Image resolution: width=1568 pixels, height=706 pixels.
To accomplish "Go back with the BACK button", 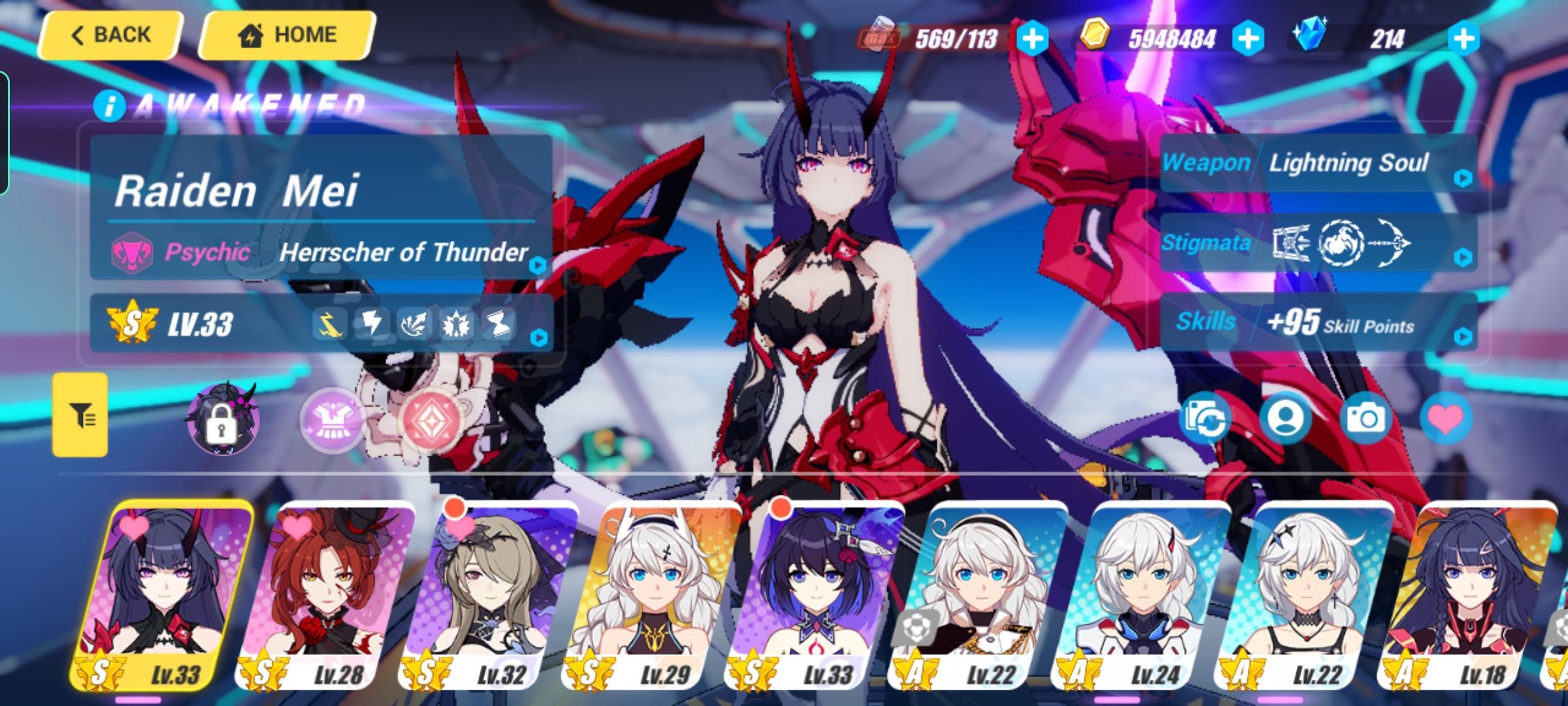I will pyautogui.click(x=110, y=35).
